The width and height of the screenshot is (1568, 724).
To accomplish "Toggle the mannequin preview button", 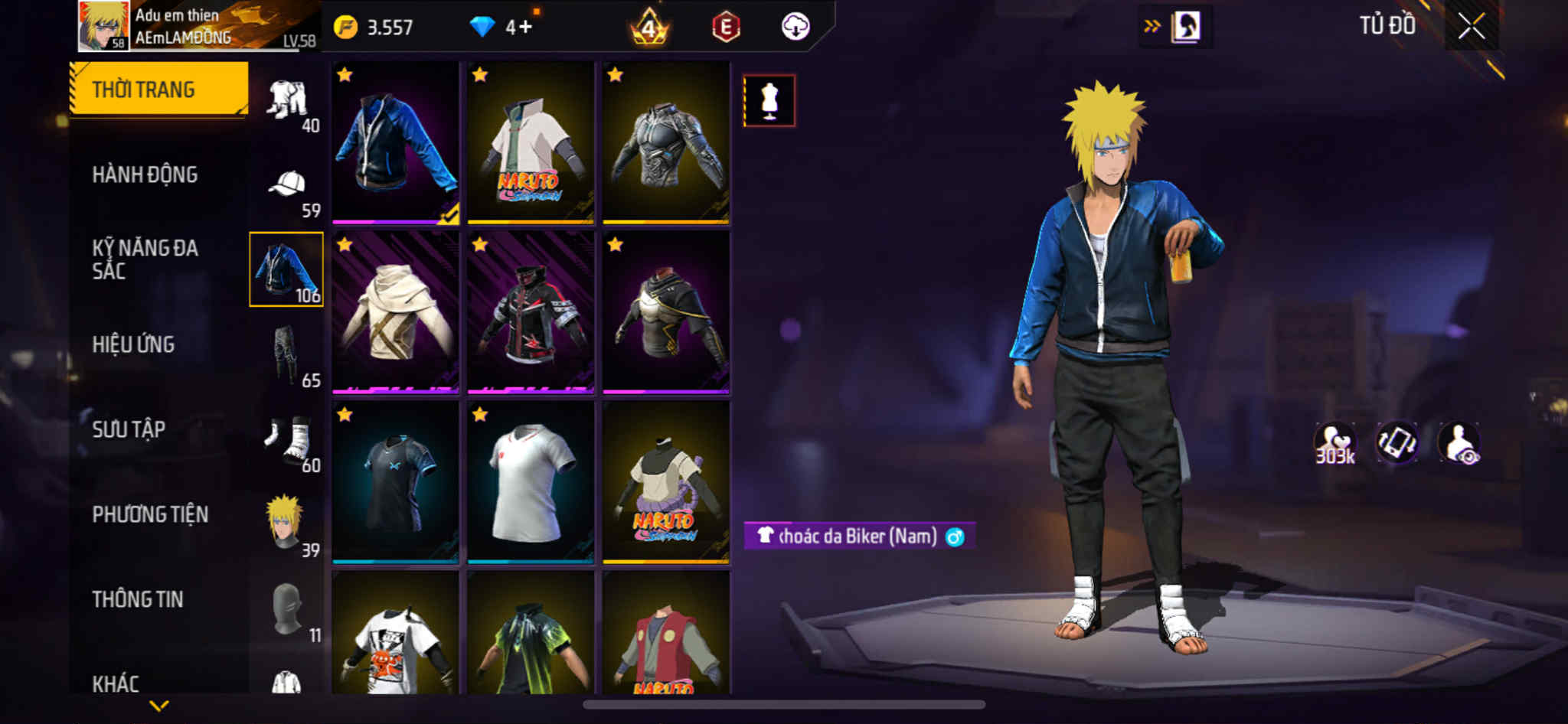I will (769, 100).
